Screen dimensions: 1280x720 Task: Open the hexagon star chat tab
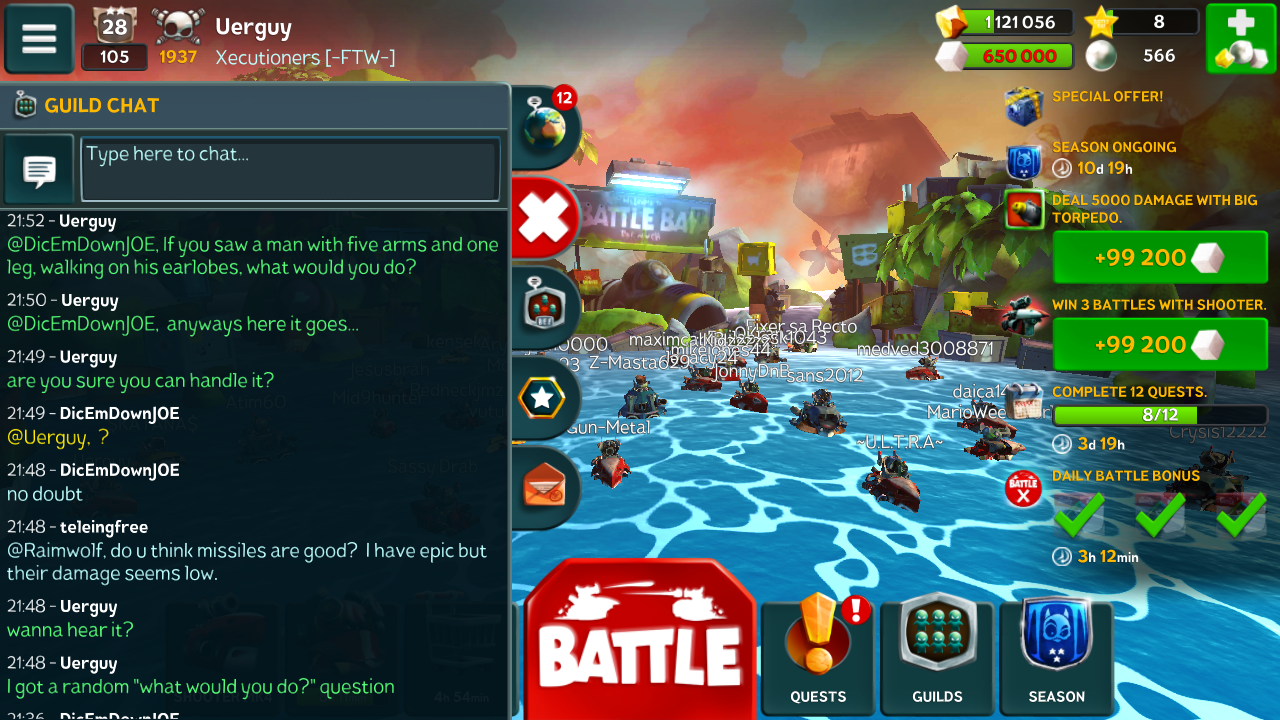[x=543, y=398]
